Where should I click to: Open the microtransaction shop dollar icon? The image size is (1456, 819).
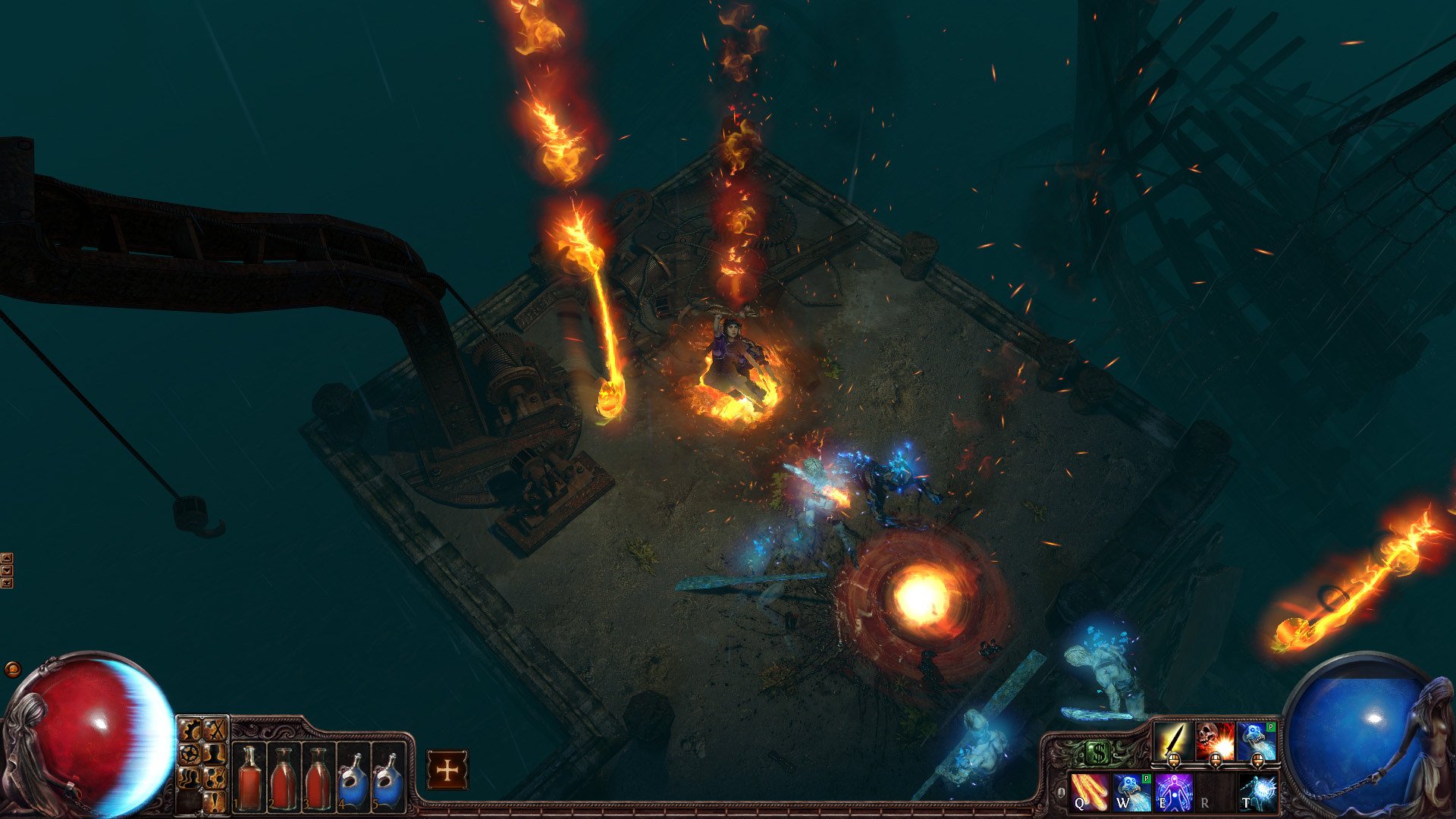tap(1098, 750)
